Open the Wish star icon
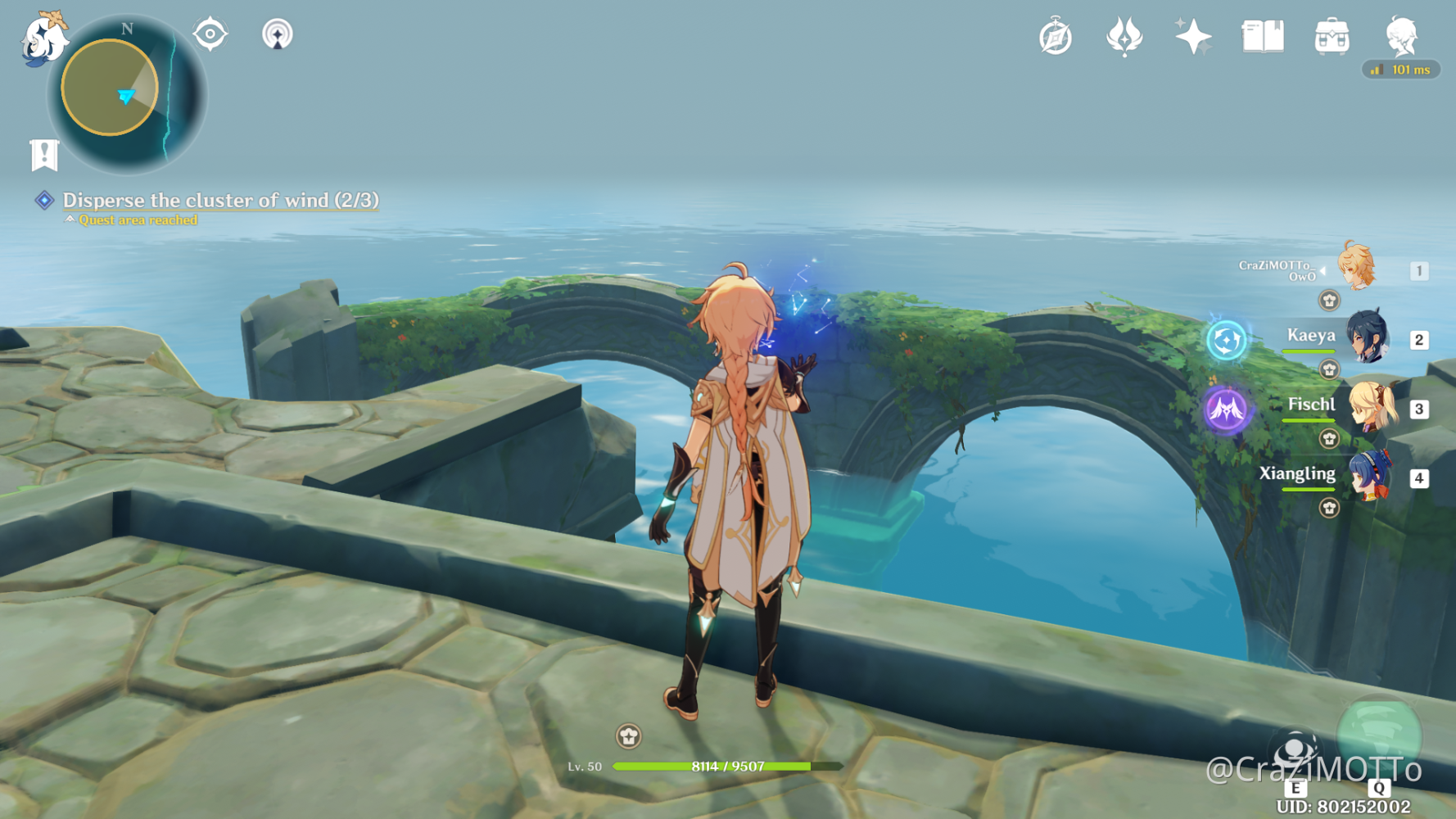Viewport: 1456px width, 819px height. [1193, 37]
